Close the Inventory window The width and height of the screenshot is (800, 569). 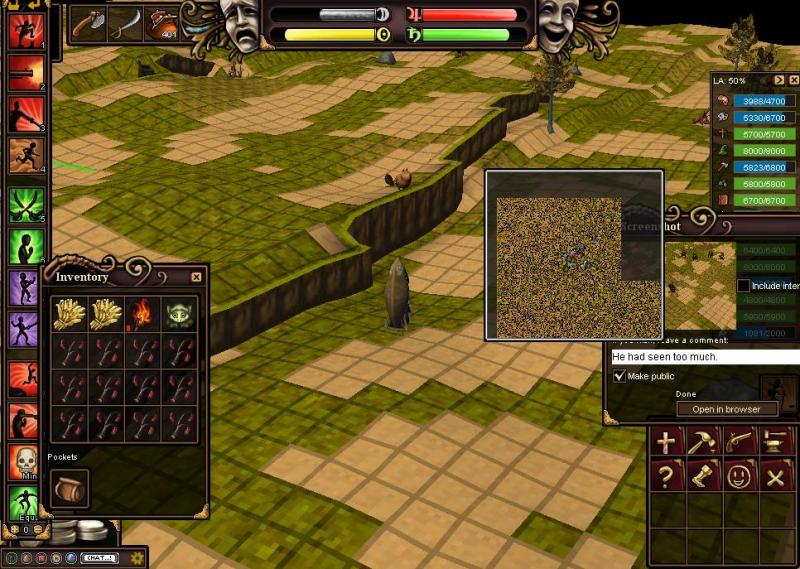[196, 277]
